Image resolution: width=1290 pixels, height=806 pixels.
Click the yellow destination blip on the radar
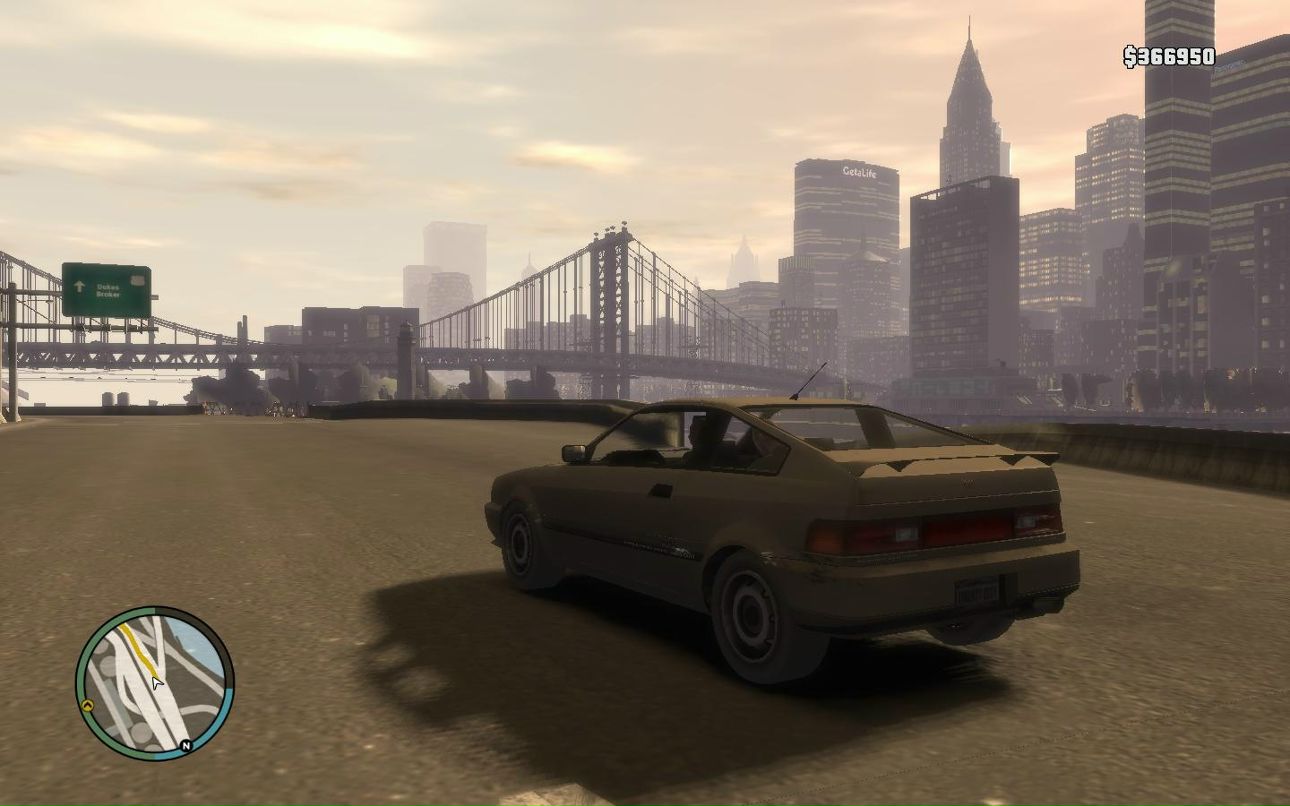(x=87, y=705)
